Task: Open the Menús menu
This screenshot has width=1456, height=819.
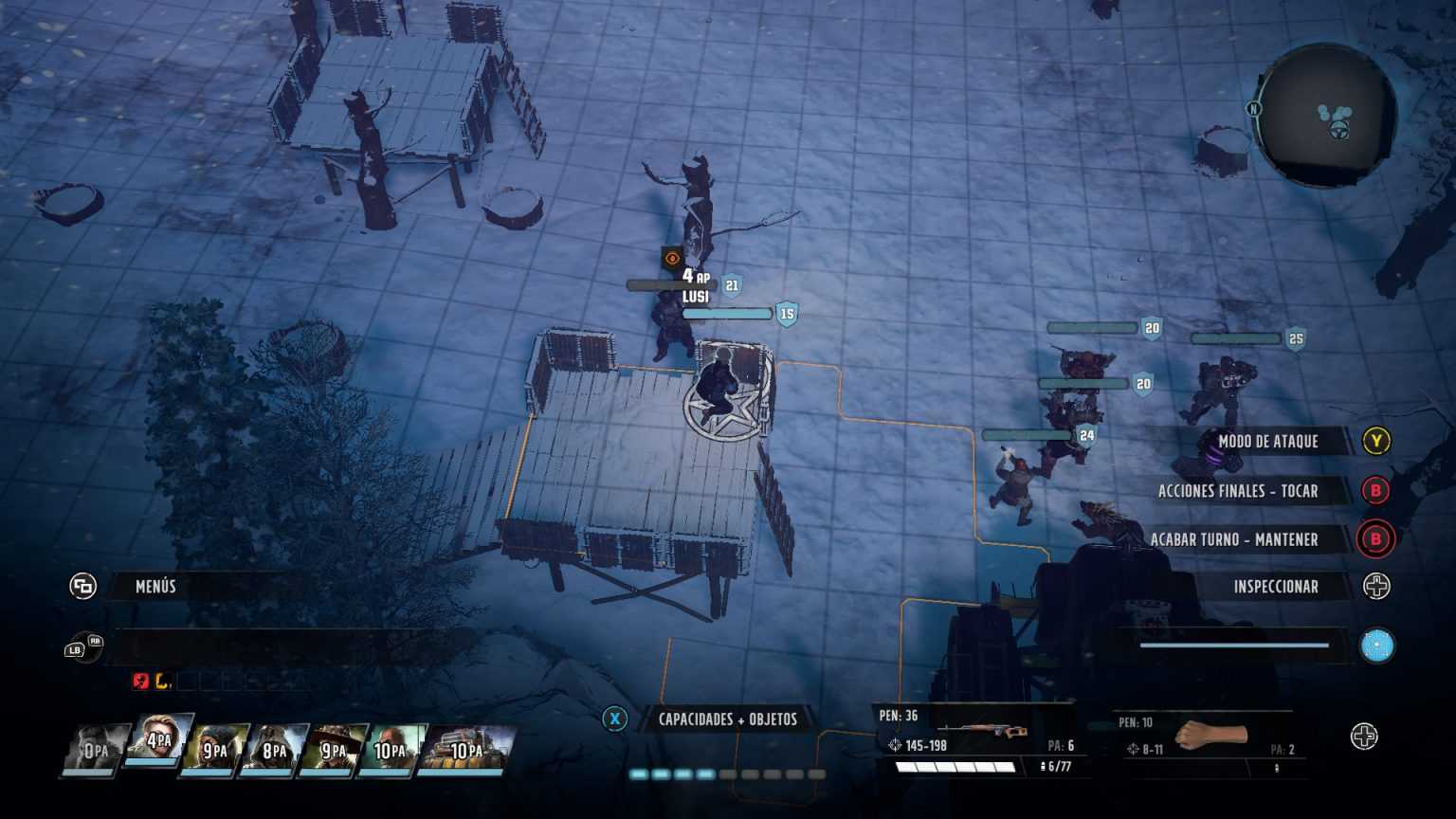Action: click(x=155, y=586)
